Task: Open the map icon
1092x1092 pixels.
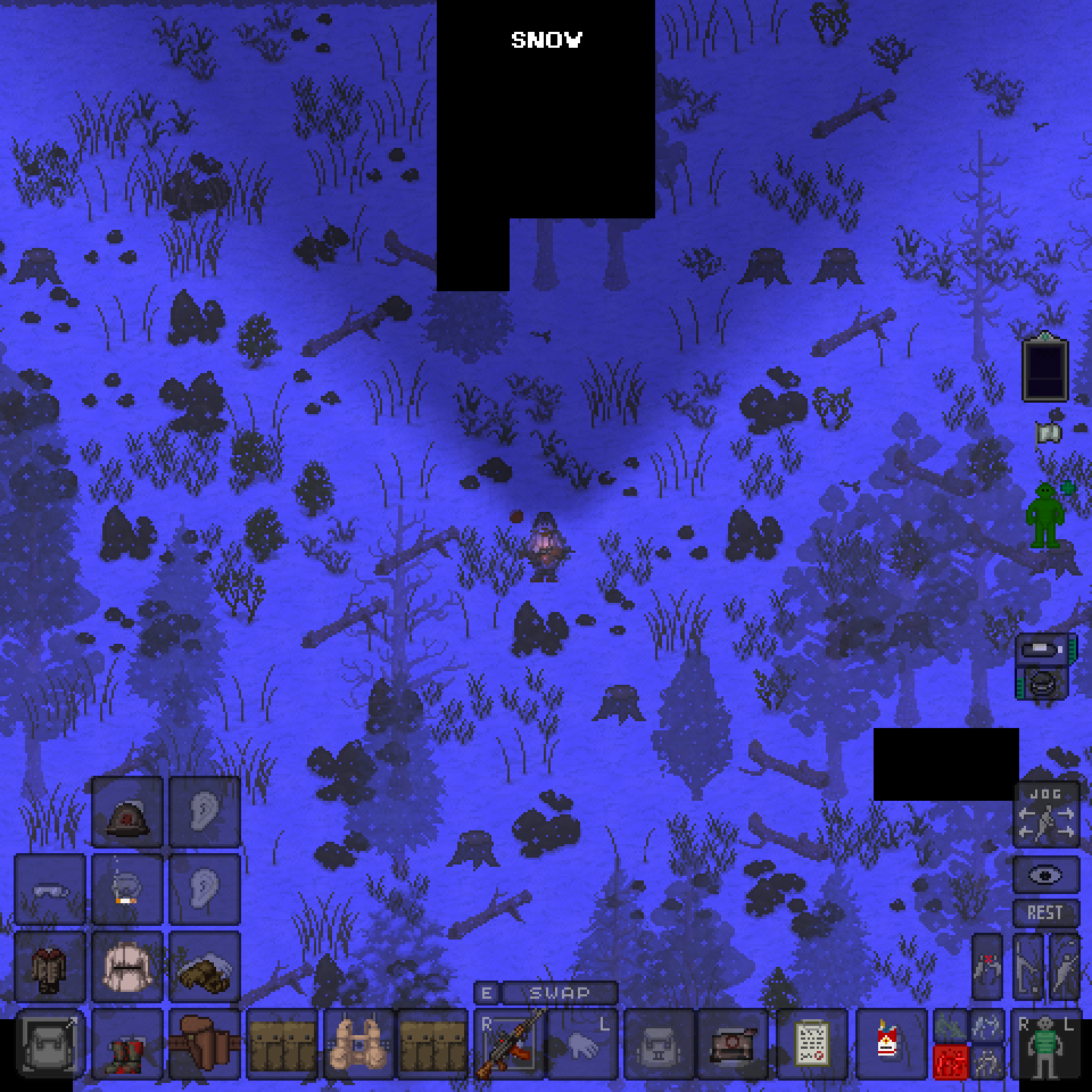Action: tap(1049, 433)
